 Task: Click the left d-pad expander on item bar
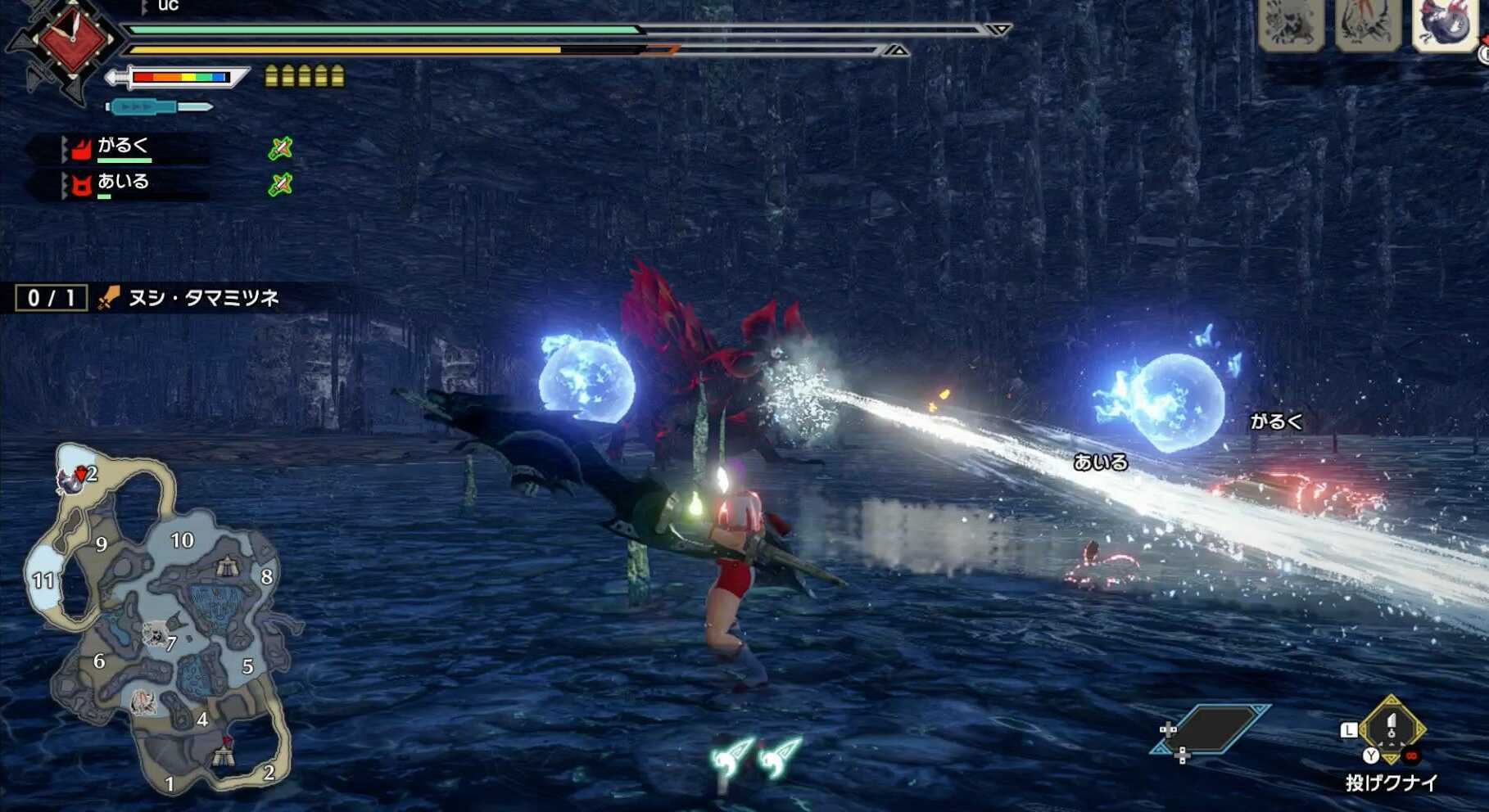pos(1168,730)
